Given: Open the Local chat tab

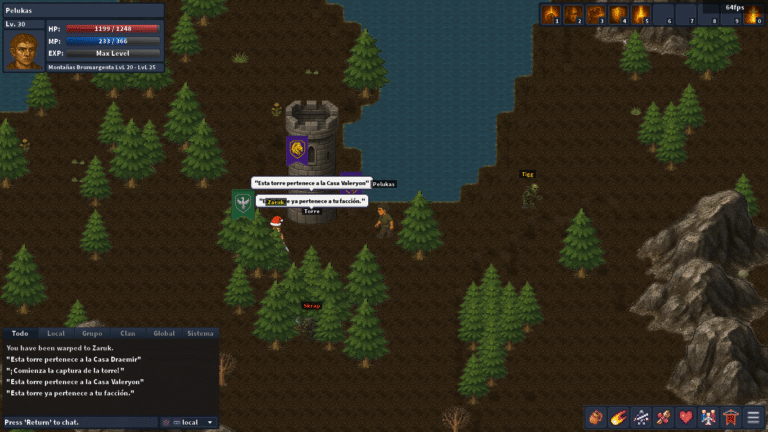Looking at the screenshot, I should click(56, 333).
